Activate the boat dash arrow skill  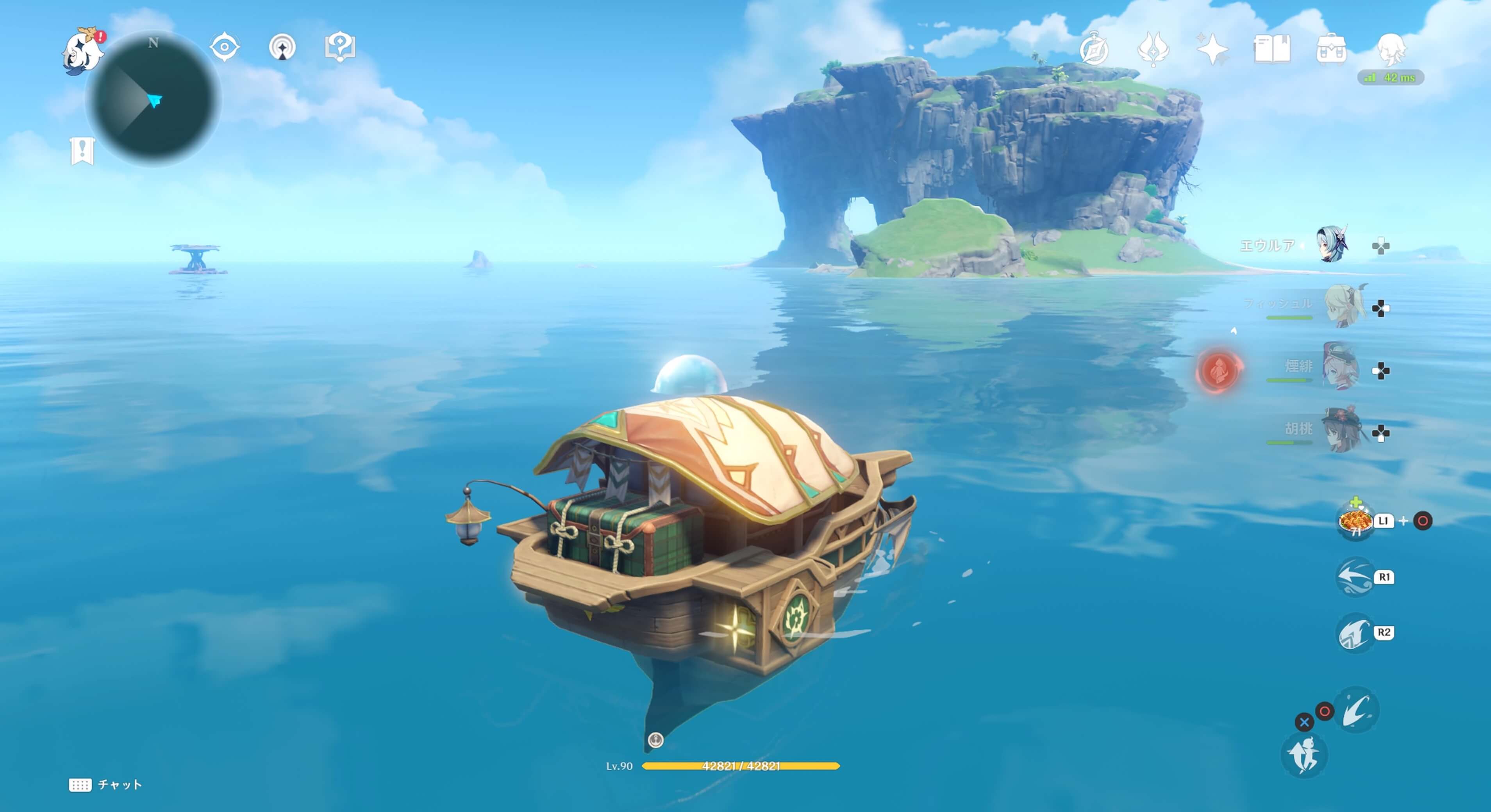pyautogui.click(x=1354, y=577)
